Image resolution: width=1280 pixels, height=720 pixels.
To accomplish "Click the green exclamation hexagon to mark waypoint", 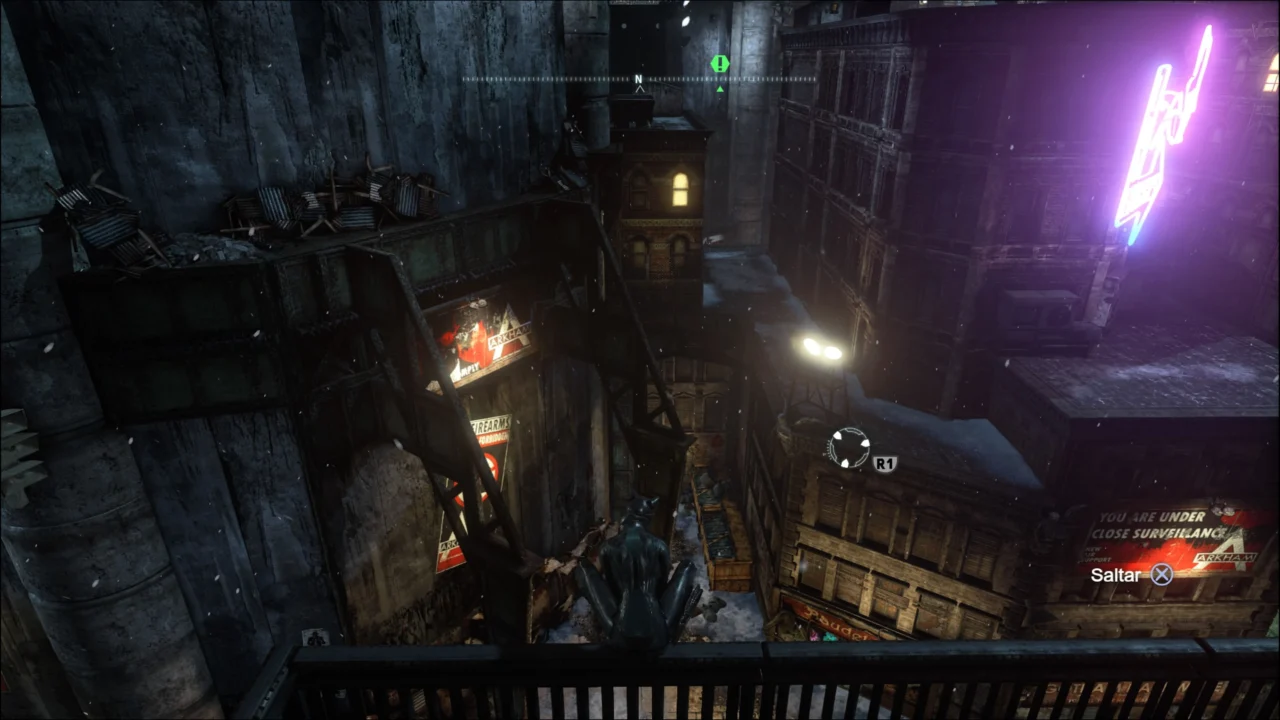I will click(718, 64).
